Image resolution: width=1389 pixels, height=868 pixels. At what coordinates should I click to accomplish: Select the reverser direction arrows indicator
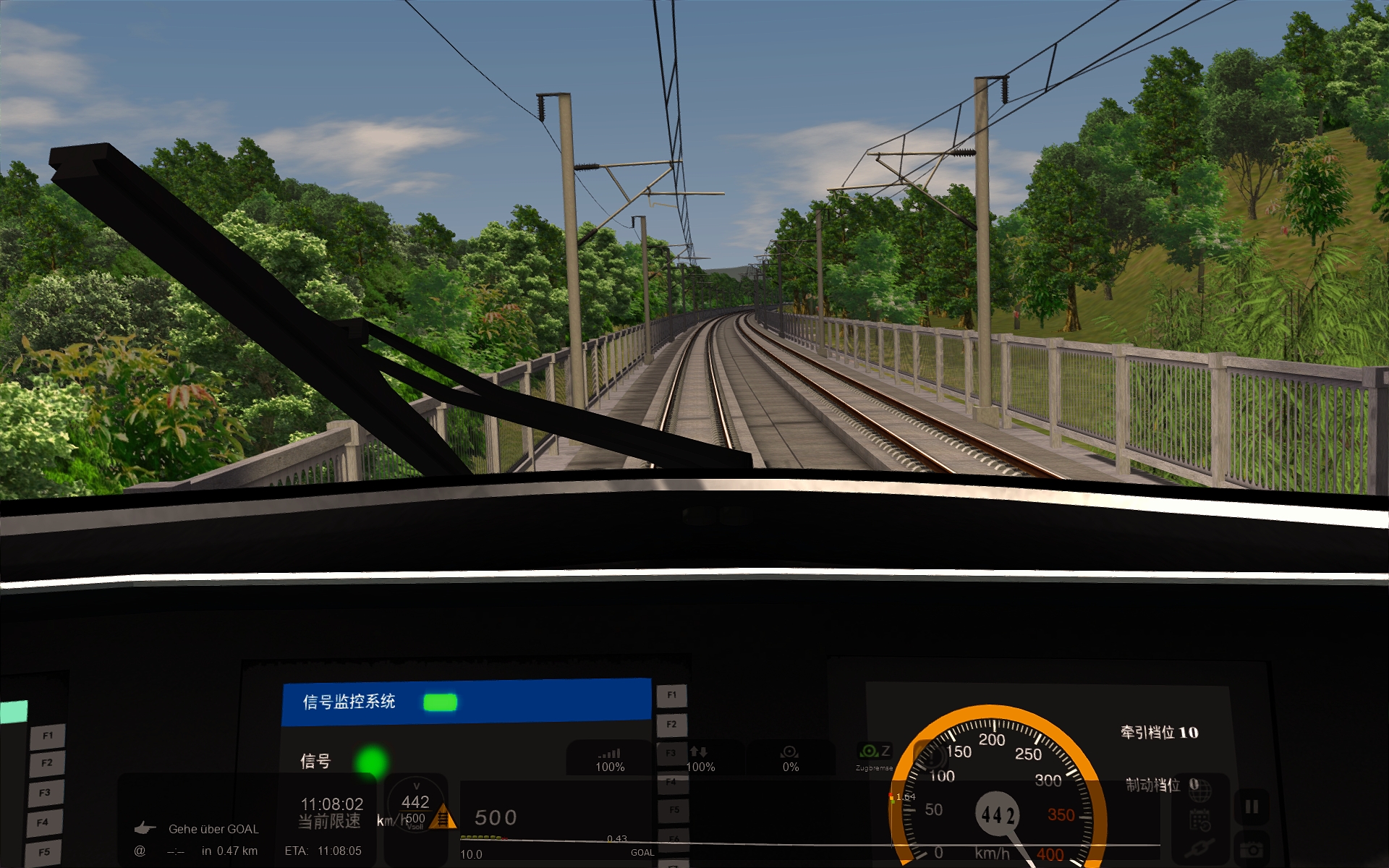[700, 759]
